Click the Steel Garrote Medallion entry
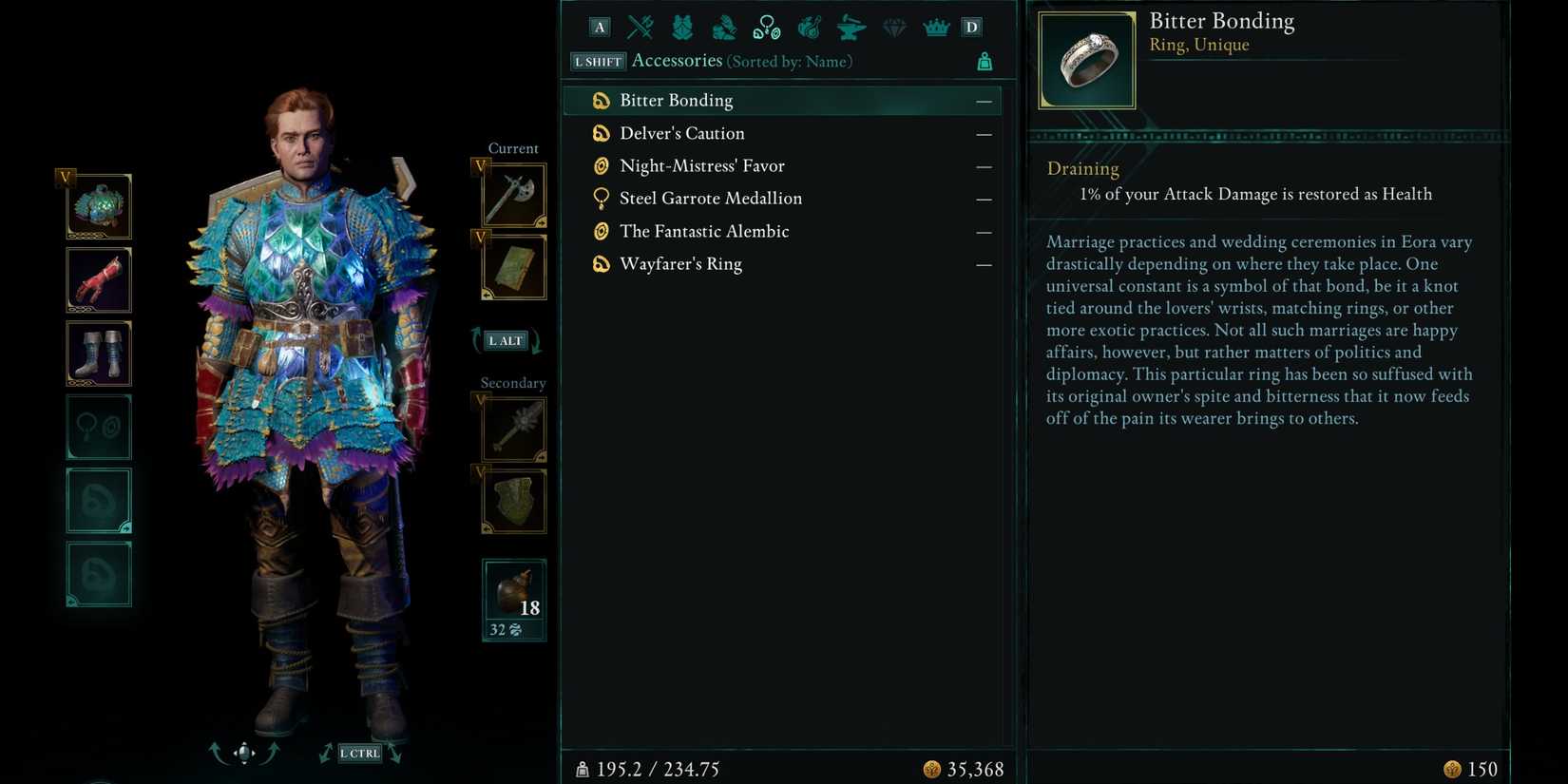 click(x=711, y=198)
